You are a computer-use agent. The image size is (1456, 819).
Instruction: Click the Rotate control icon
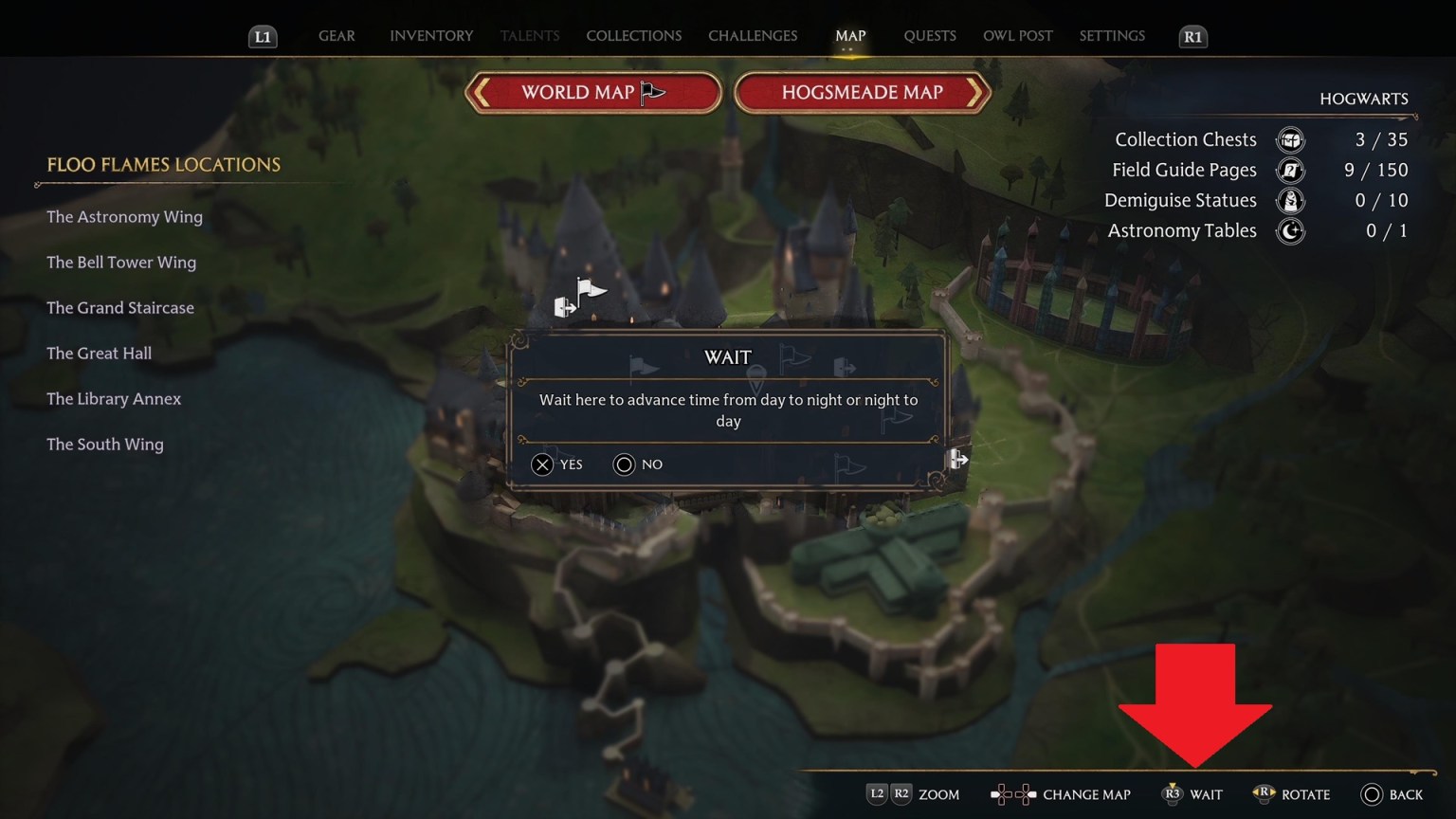tap(1265, 793)
